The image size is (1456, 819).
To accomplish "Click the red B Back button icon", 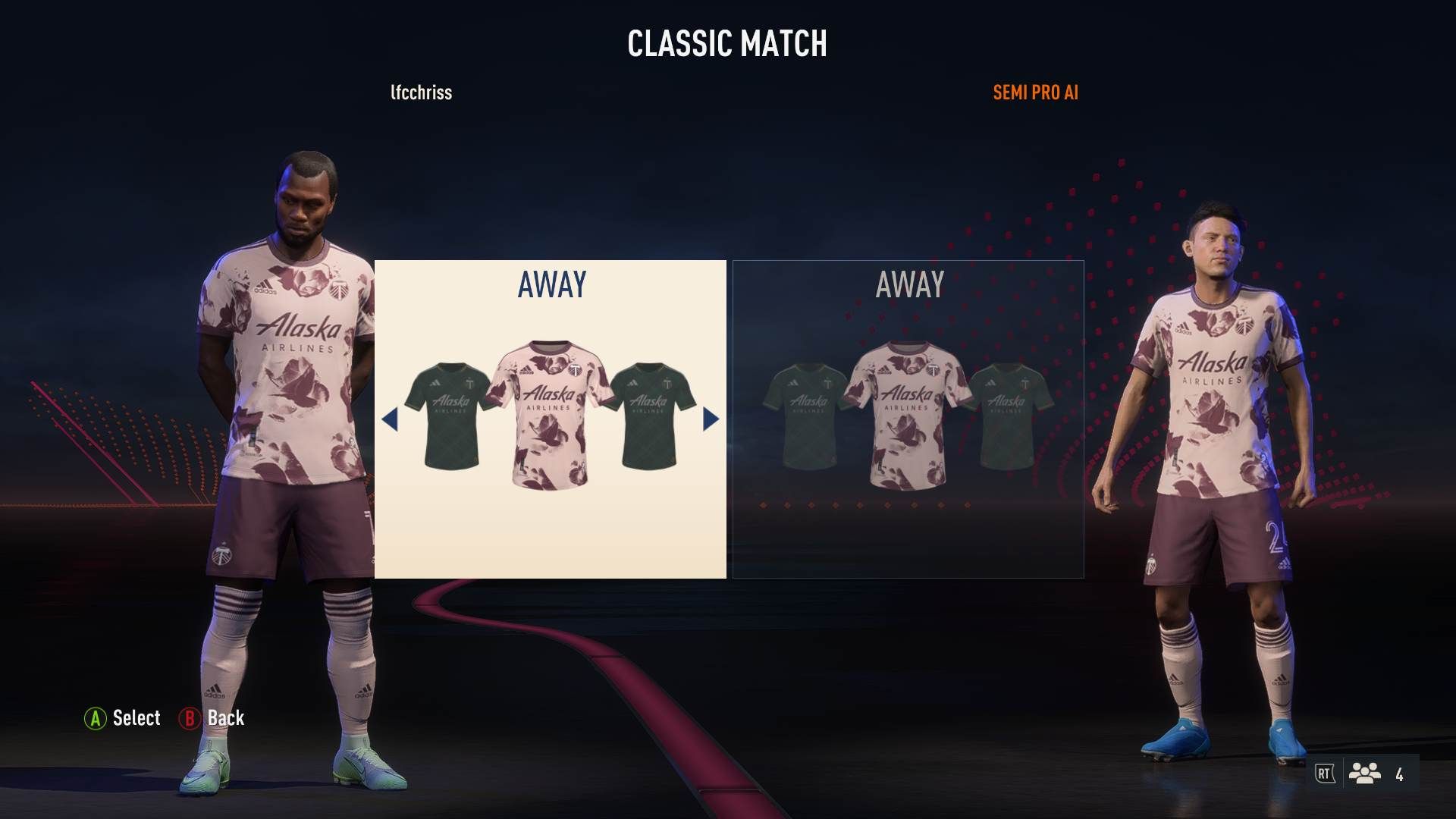I will pos(191,718).
